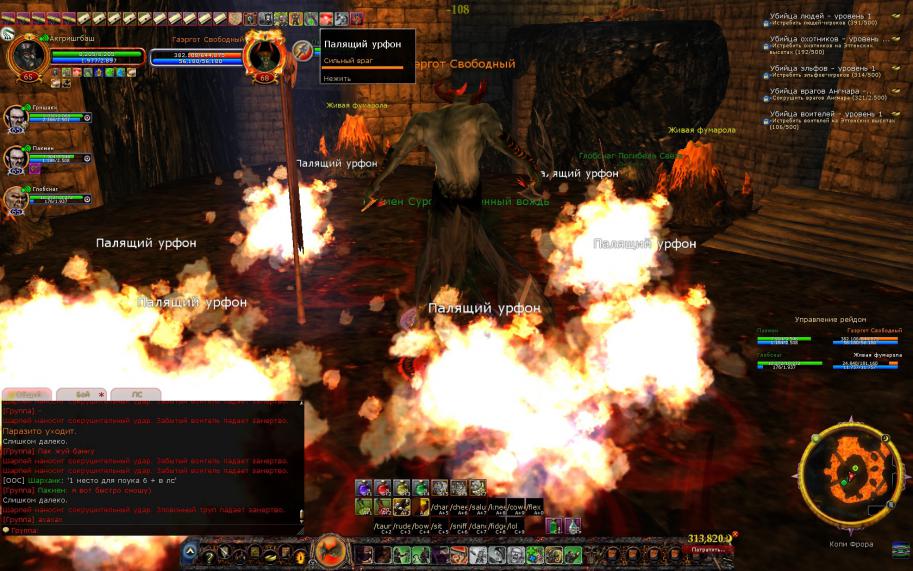This screenshot has width=913, height=571.
Task: Use the red potion quickslot
Action: click(381, 488)
